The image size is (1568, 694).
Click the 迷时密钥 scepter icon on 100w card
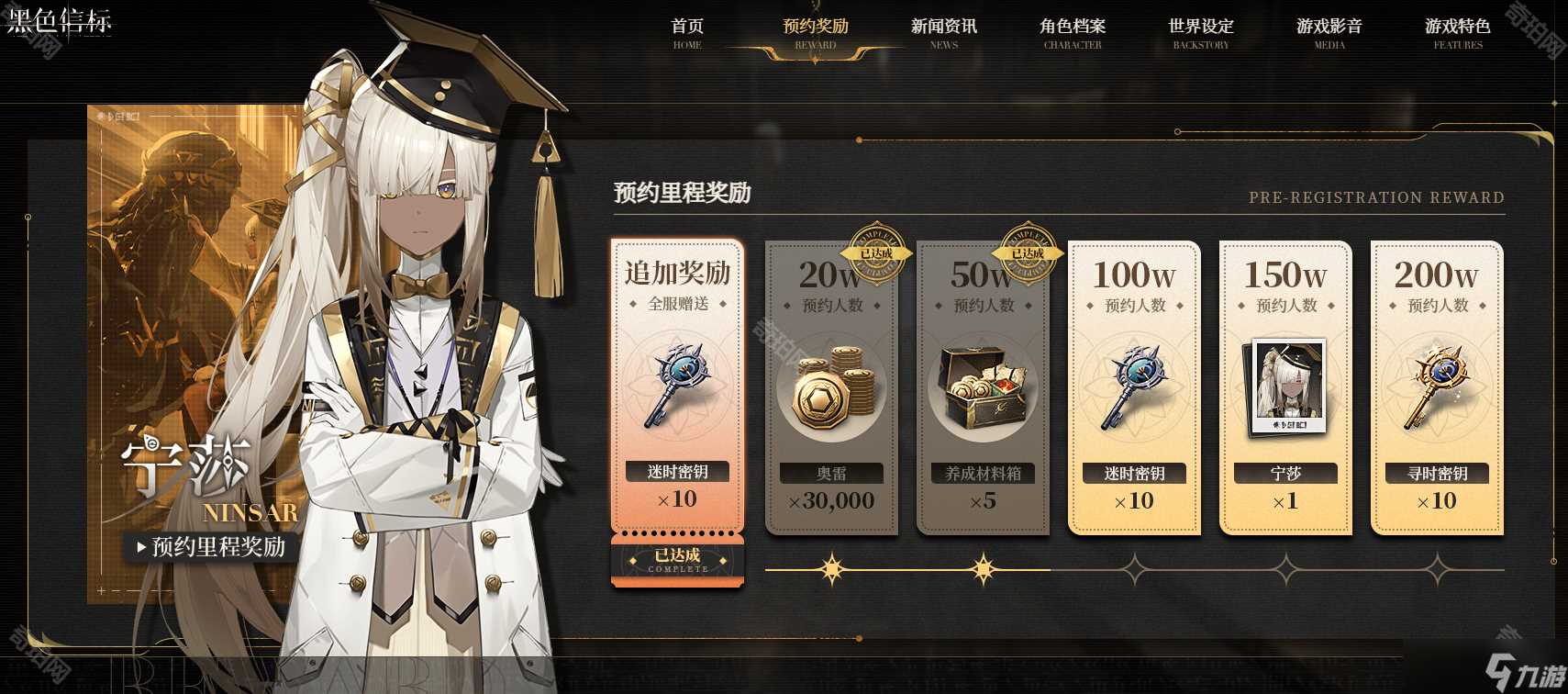point(1133,386)
